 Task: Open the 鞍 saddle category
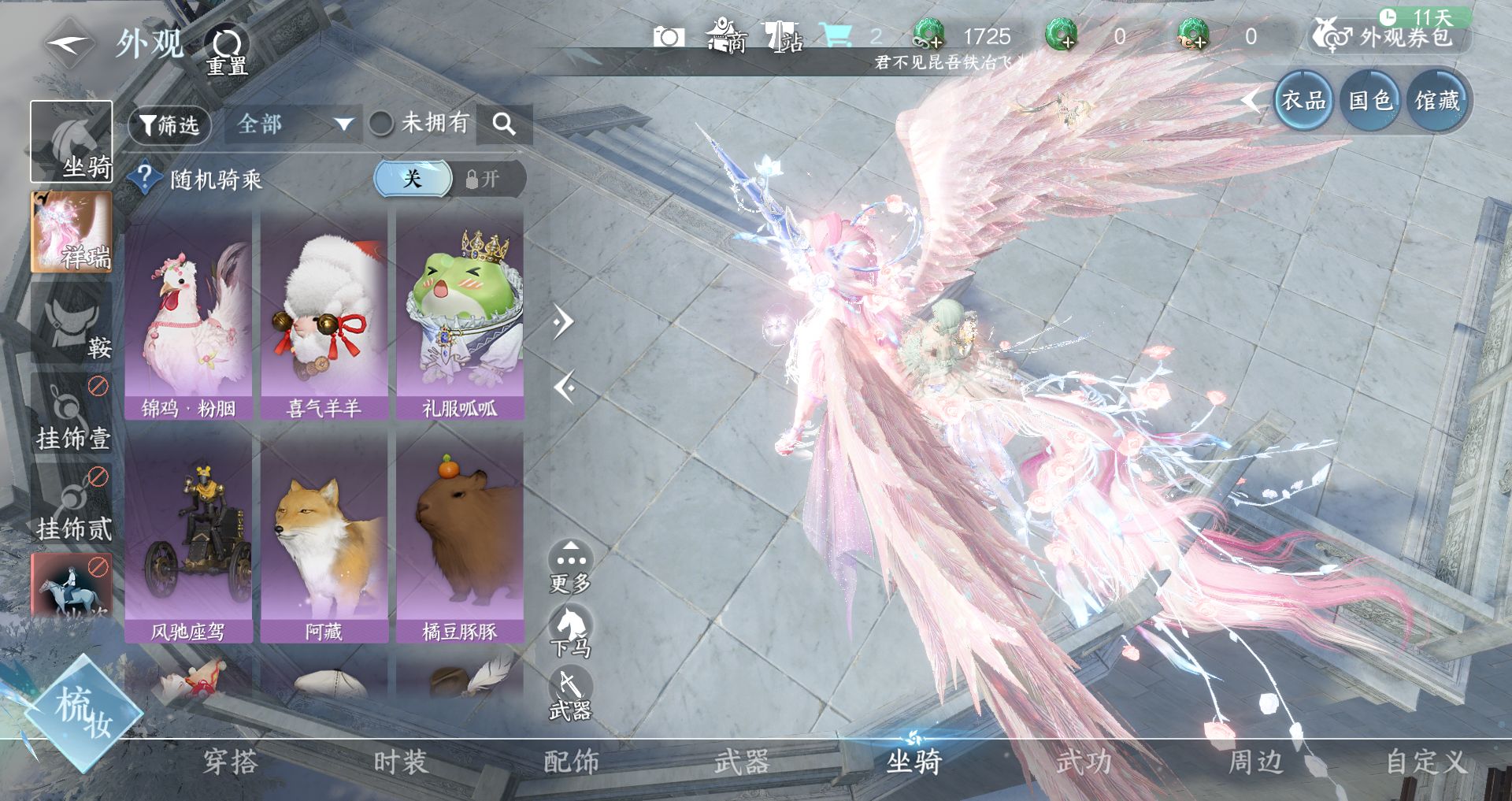coord(72,323)
